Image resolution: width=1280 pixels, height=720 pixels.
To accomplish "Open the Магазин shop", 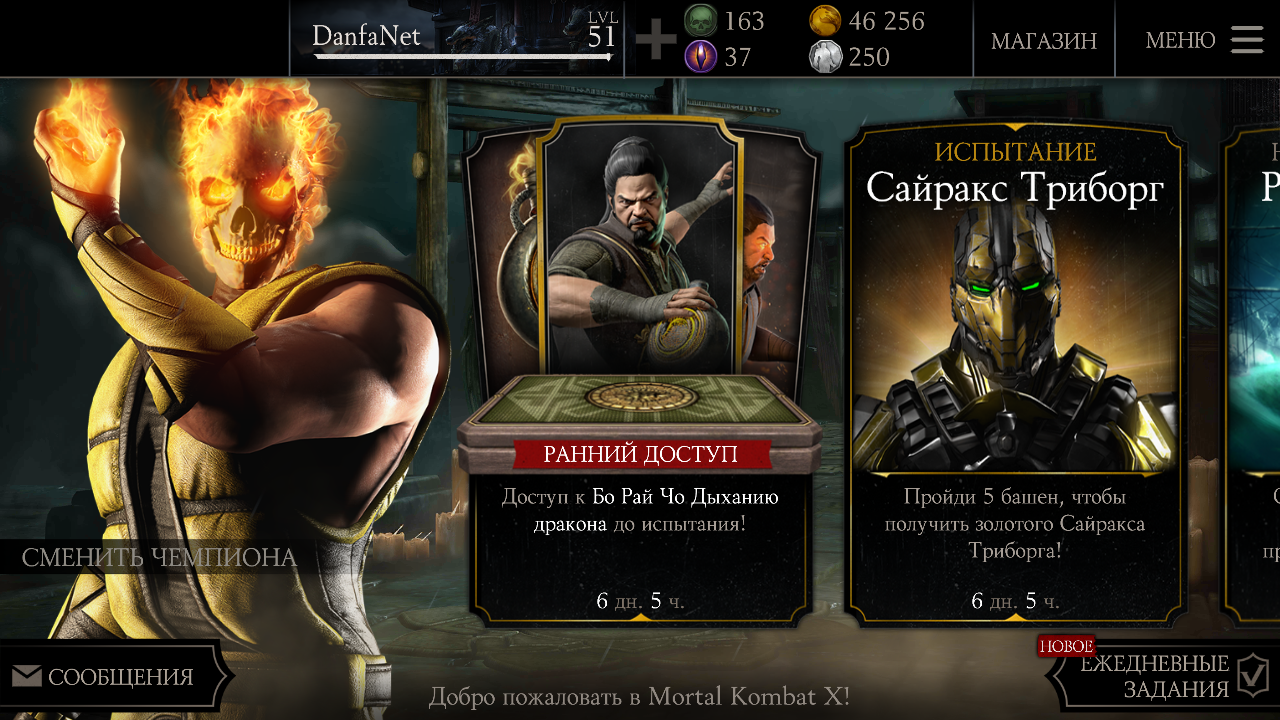I will coord(1043,40).
